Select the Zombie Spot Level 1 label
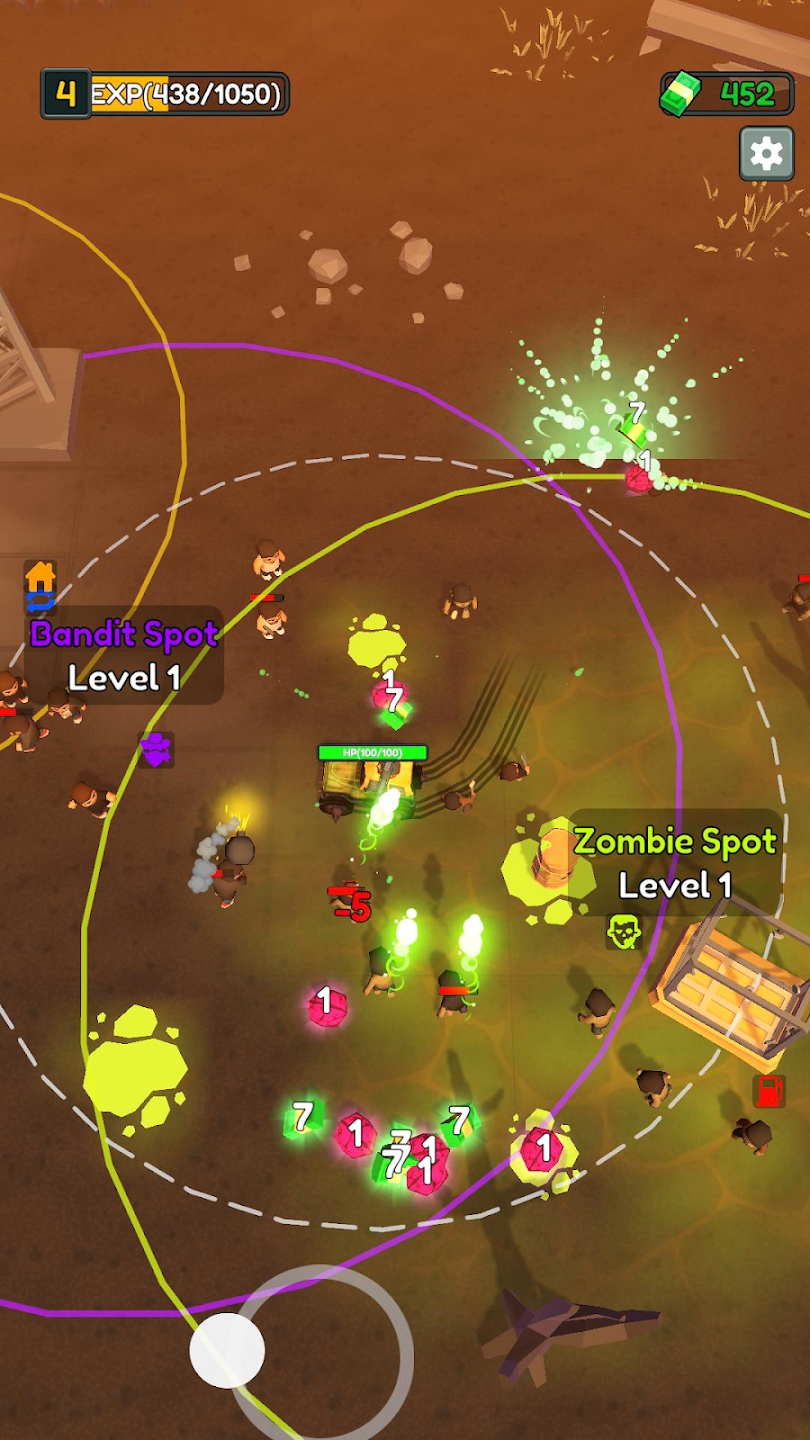Screen dimensions: 810x1440 (x=675, y=862)
